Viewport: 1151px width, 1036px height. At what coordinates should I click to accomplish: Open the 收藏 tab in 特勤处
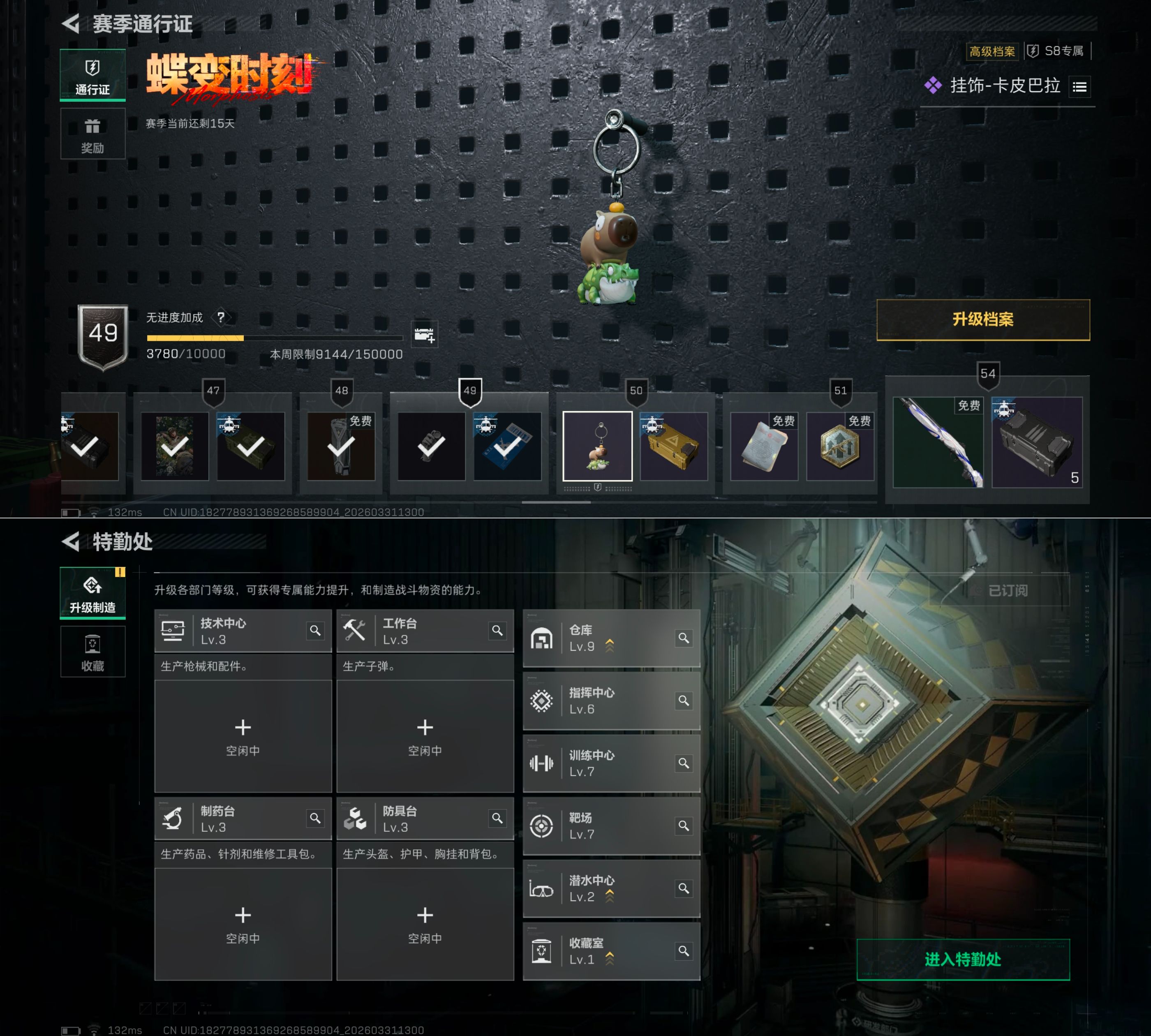coord(93,652)
